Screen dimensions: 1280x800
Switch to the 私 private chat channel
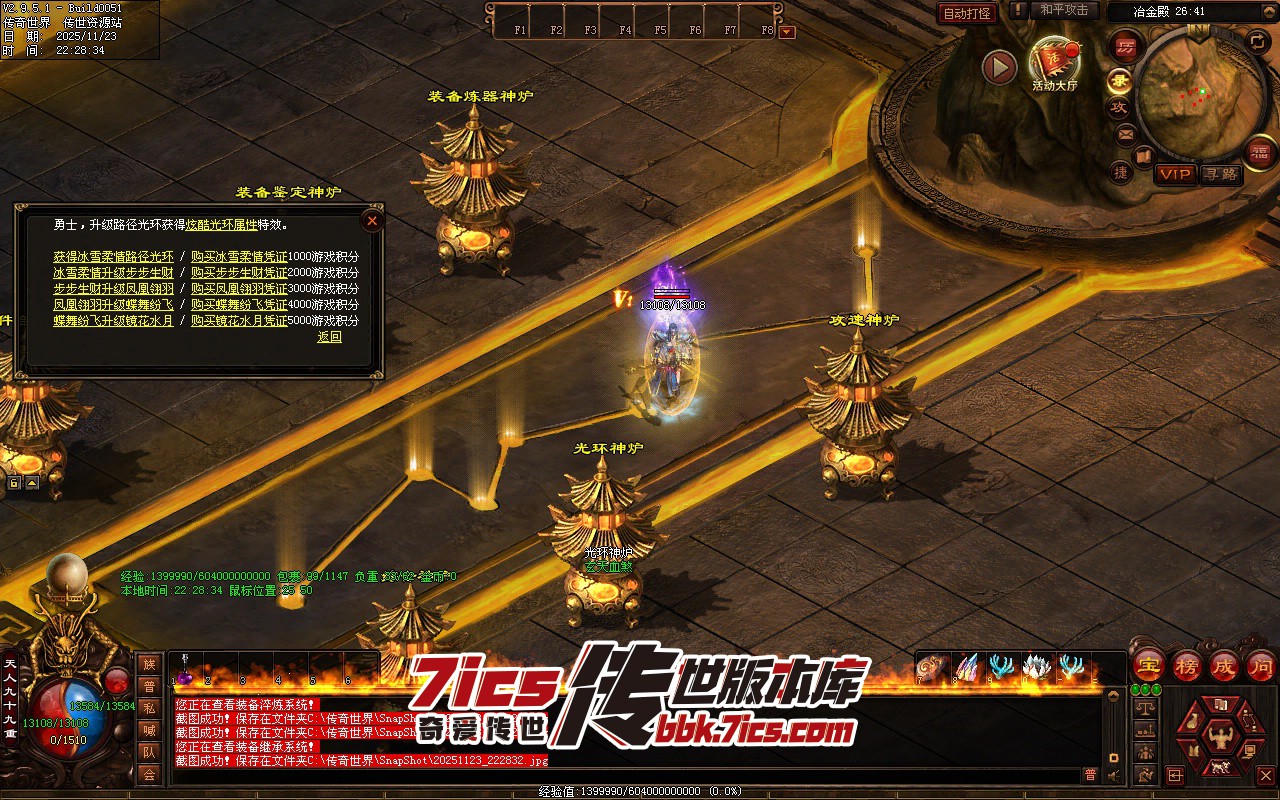click(x=149, y=708)
